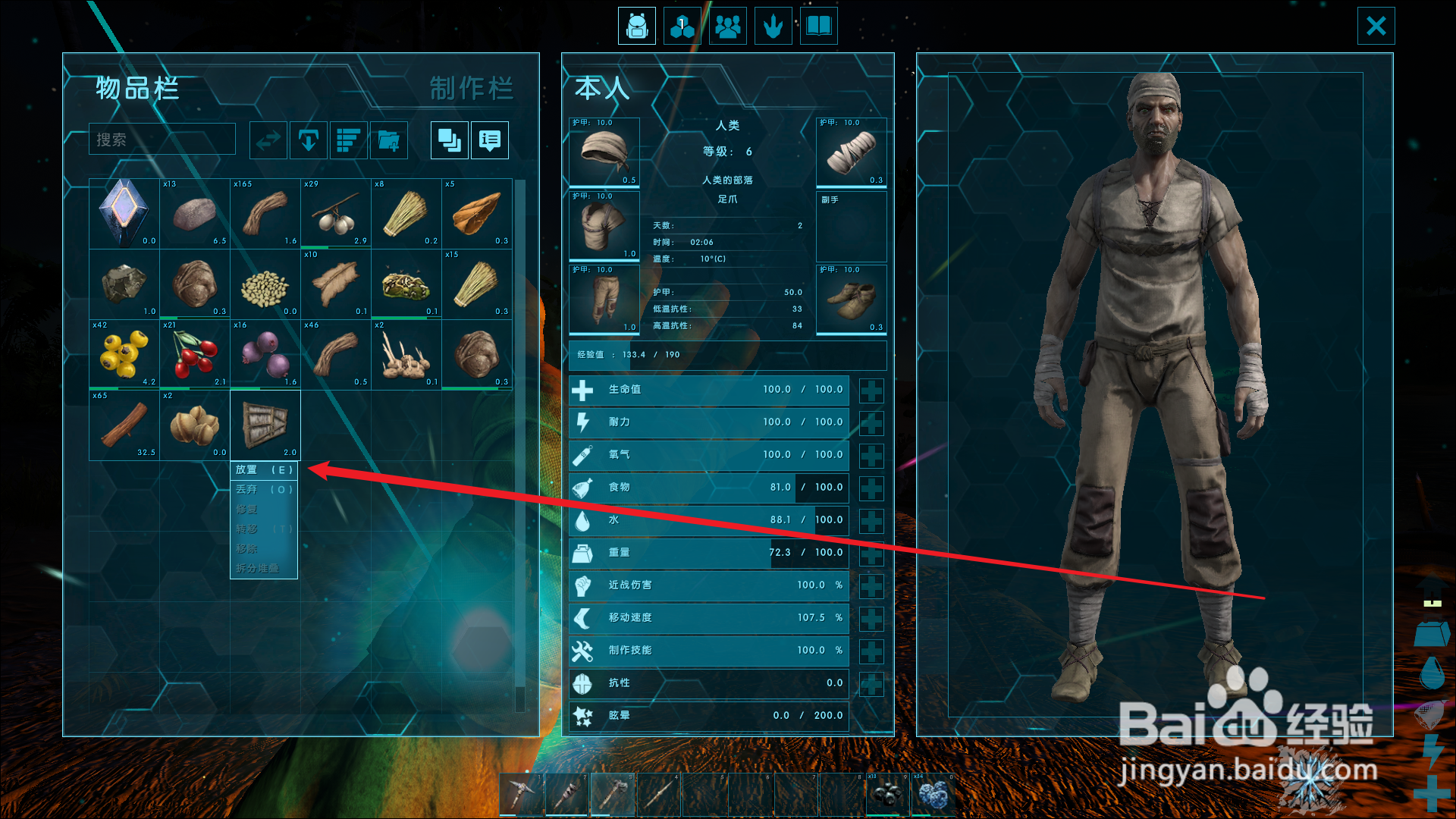This screenshot has height=819, width=1456.
Task: Select the equipped cloth boots slot
Action: (x=852, y=300)
